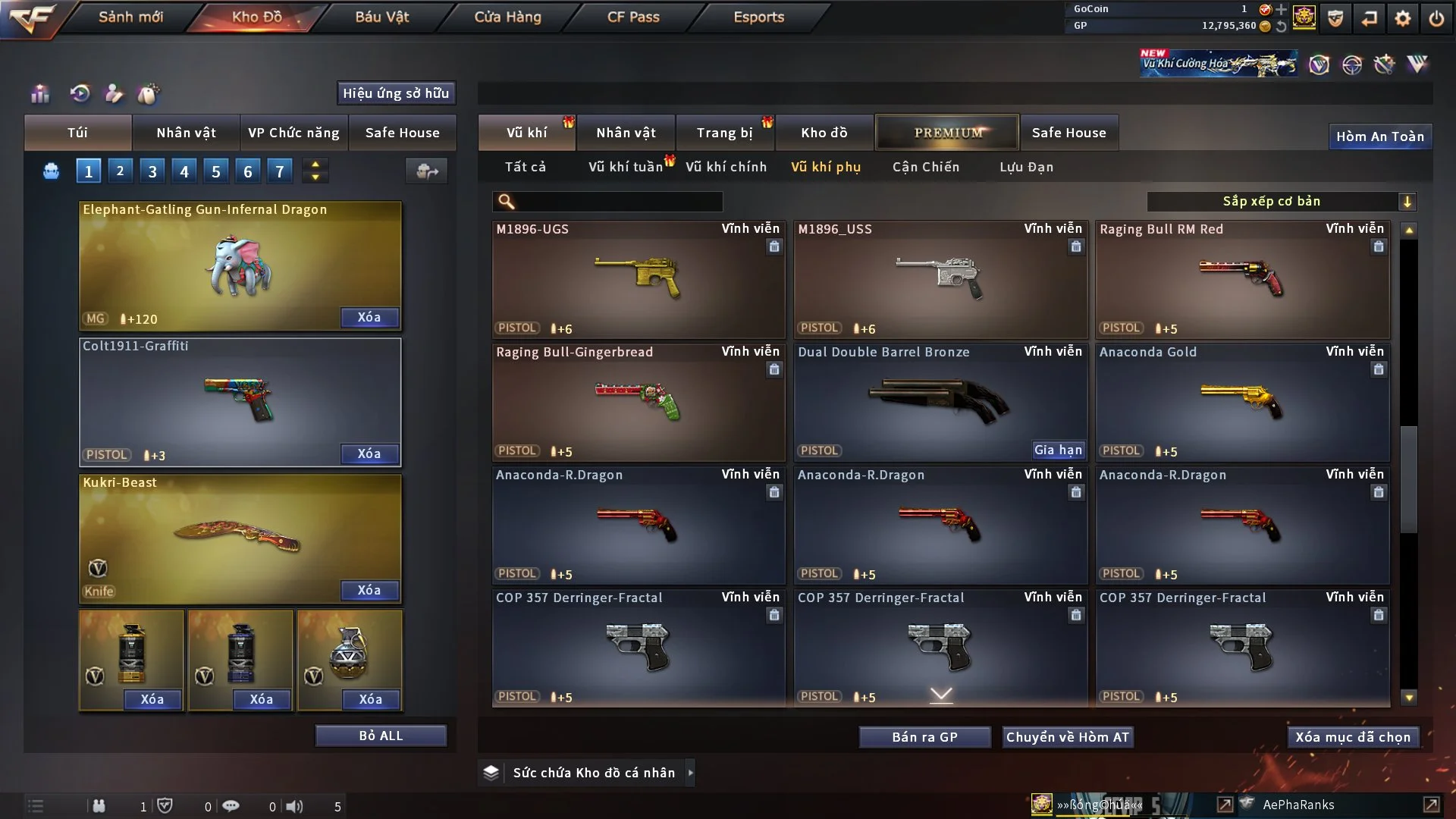The image size is (1456, 819).
Task: Sell items with Bán ra GP
Action: [x=924, y=737]
